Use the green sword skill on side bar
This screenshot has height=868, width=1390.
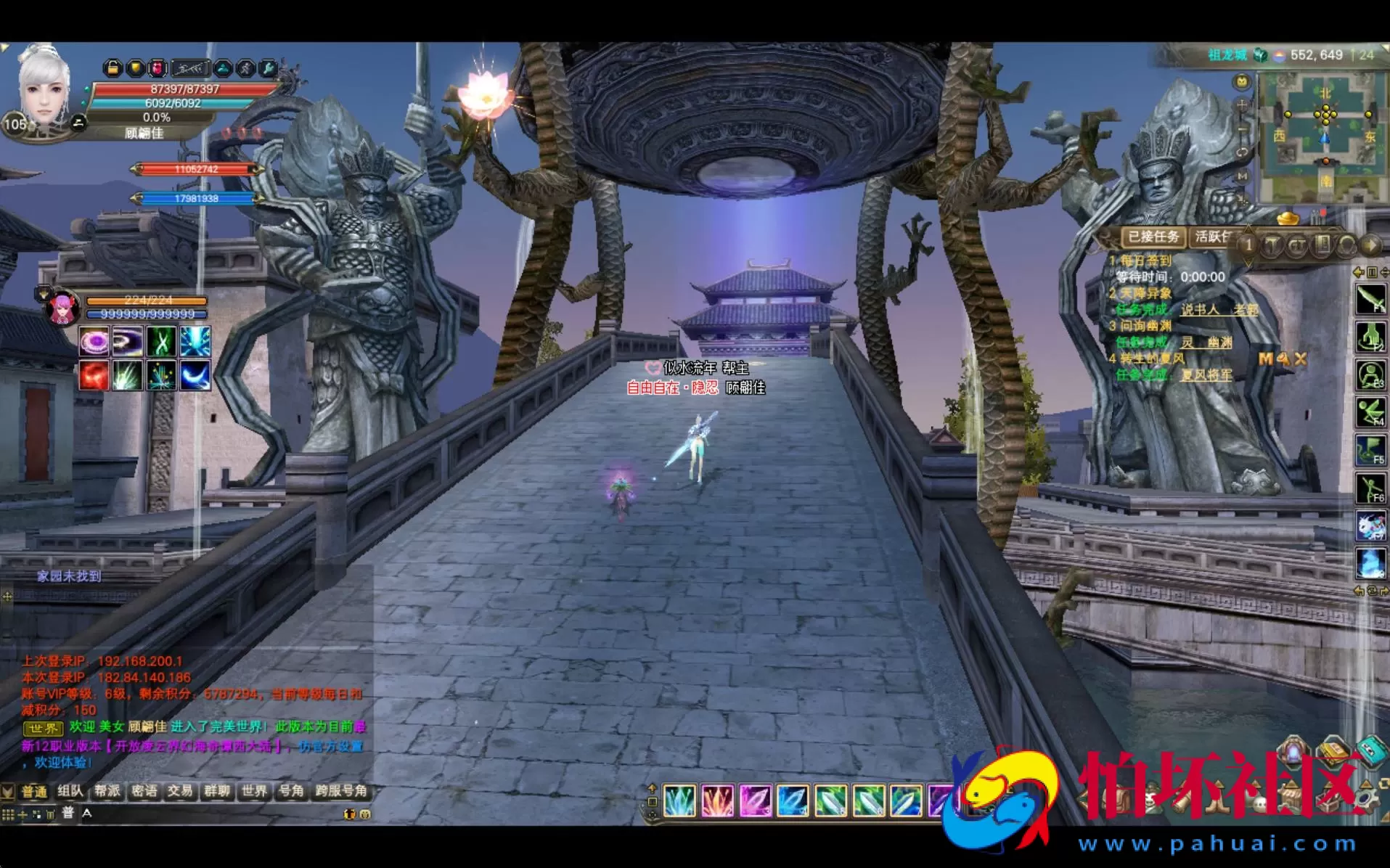tap(1370, 299)
